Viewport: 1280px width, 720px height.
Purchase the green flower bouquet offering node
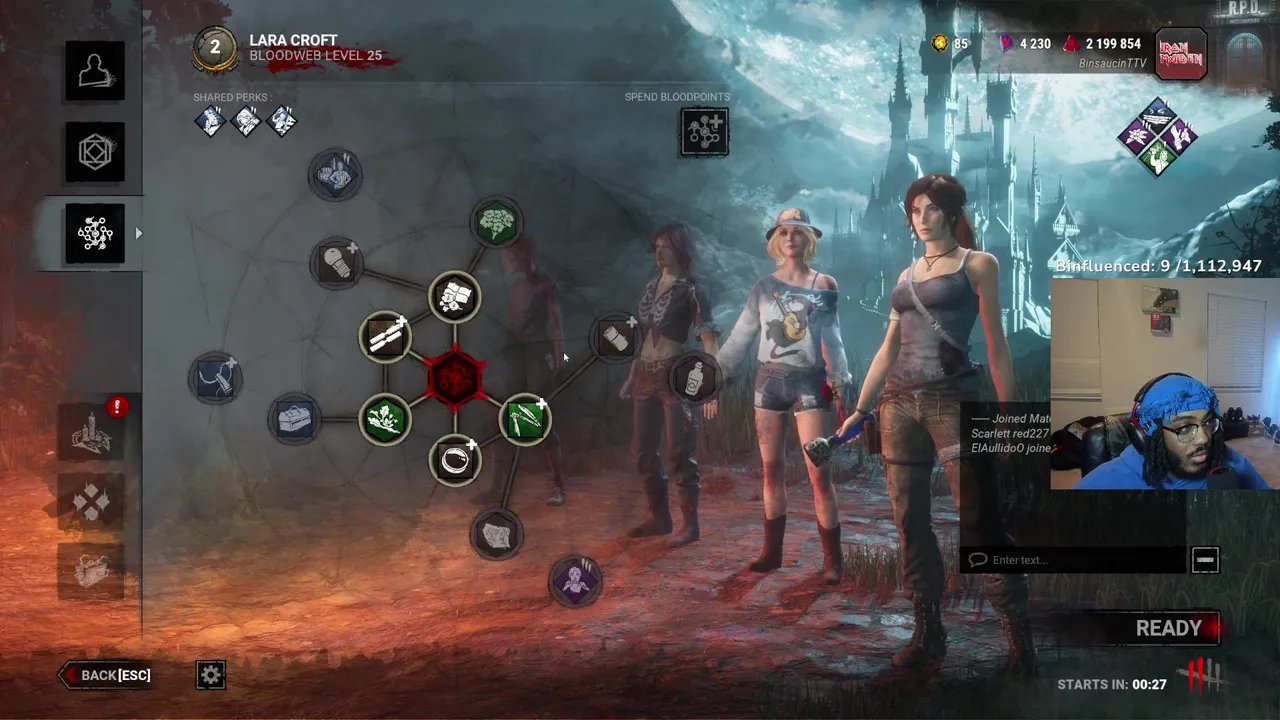[497, 222]
